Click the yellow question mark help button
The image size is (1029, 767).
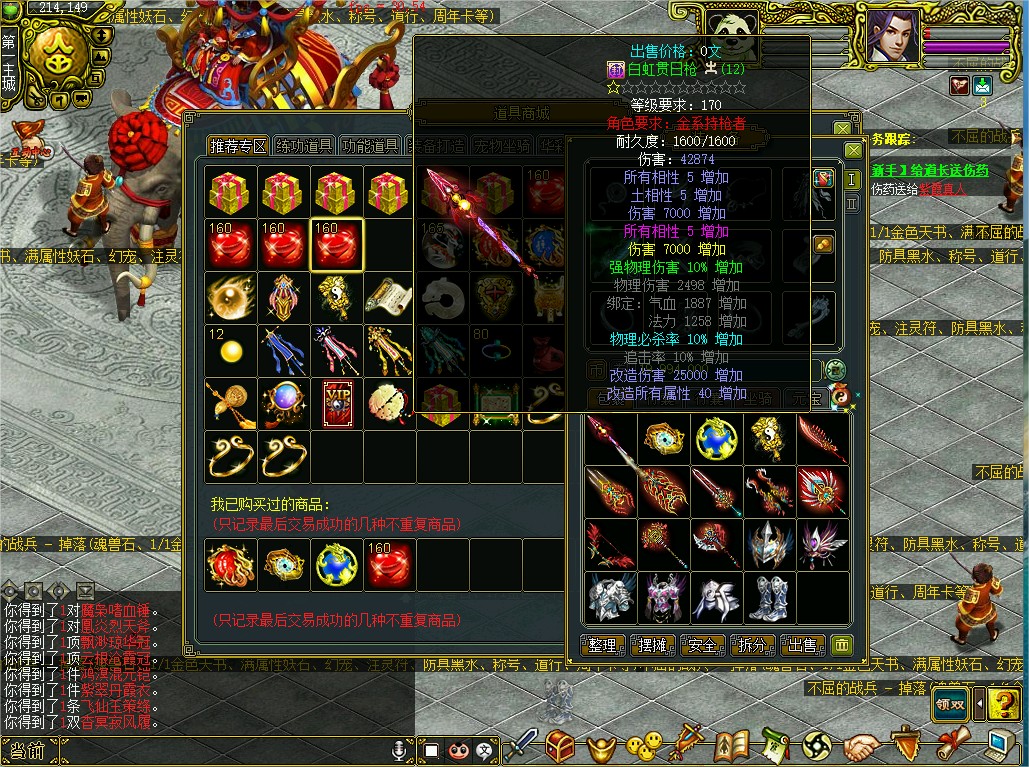tap(1002, 703)
